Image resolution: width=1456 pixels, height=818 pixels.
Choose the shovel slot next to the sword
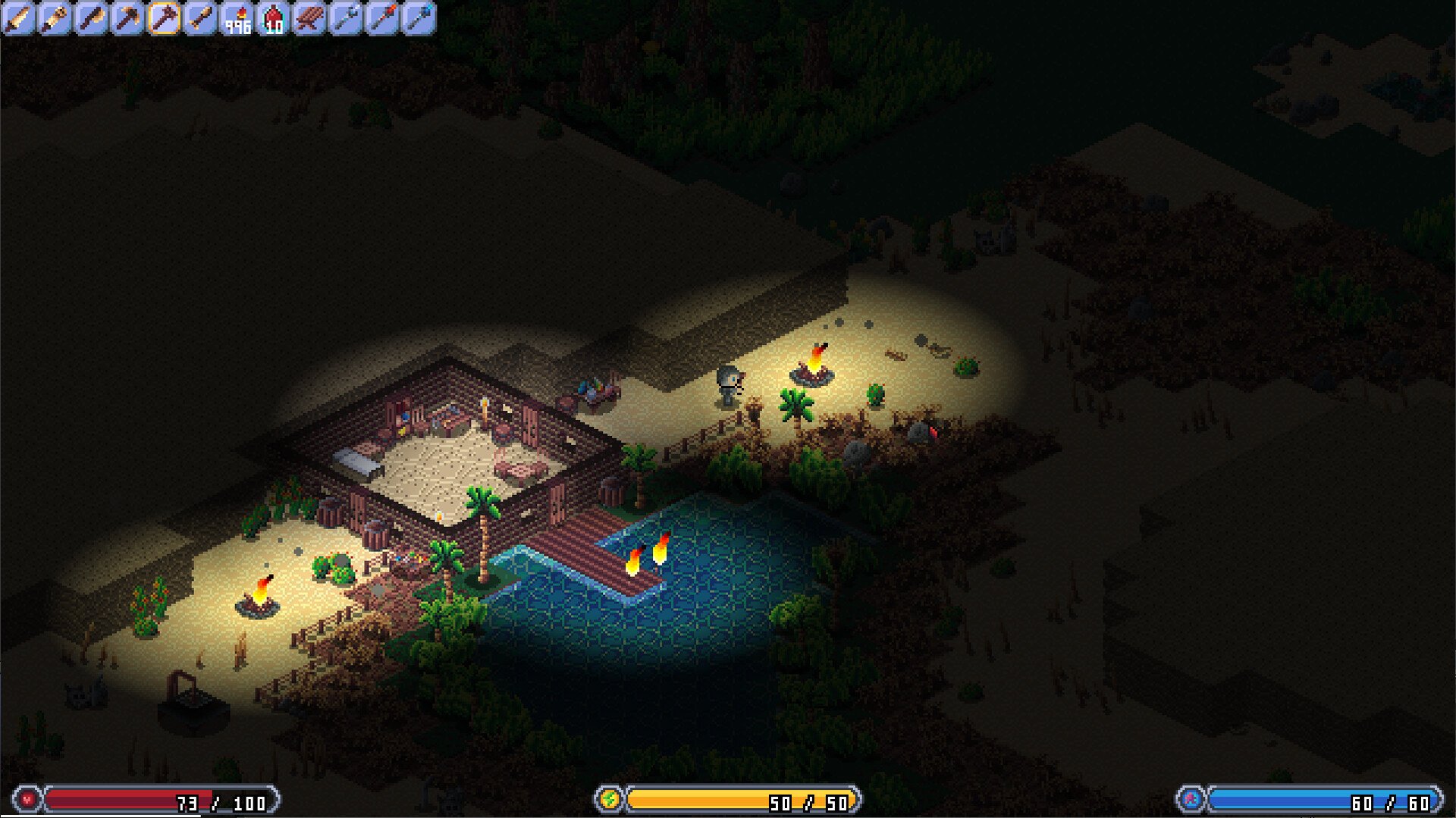click(55, 18)
